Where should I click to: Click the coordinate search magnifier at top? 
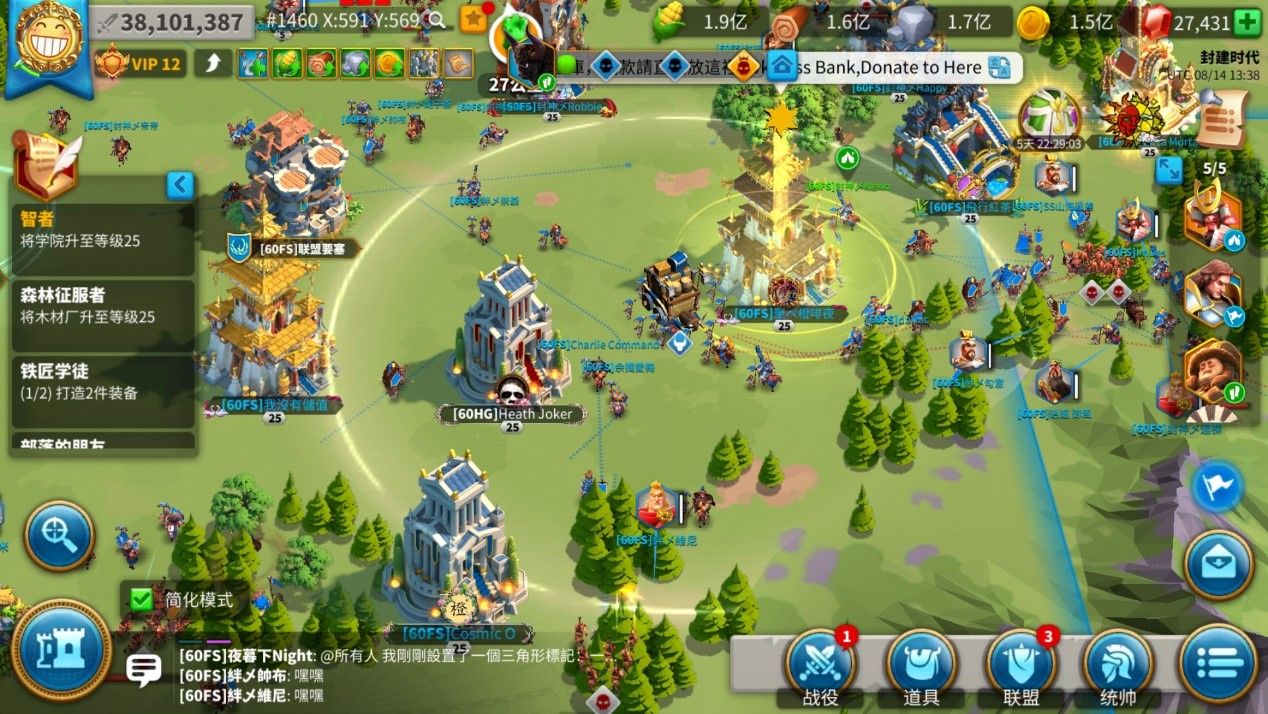436,20
